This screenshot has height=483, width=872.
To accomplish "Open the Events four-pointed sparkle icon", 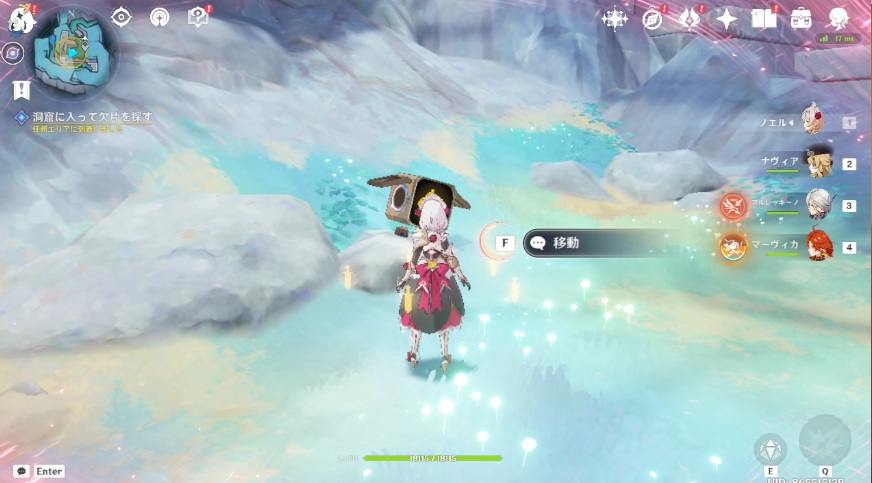I will [x=727, y=19].
